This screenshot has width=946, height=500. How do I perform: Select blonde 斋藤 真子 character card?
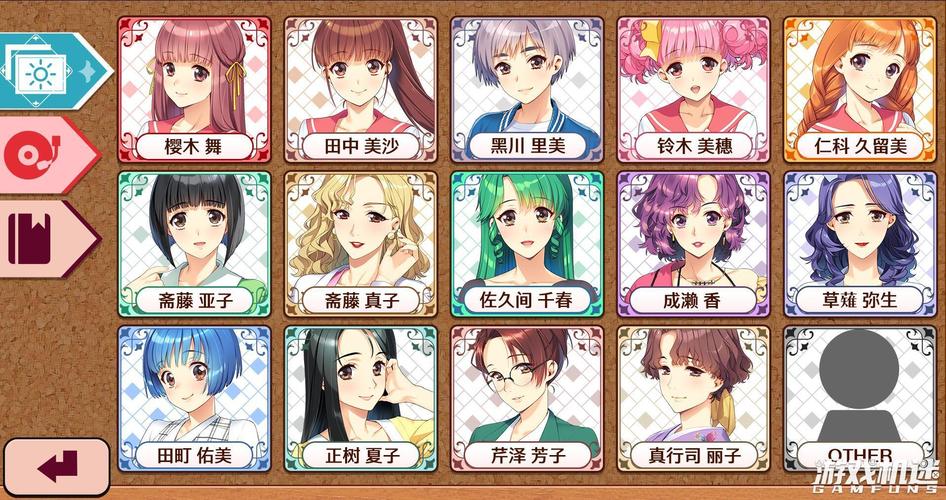[x=360, y=243]
